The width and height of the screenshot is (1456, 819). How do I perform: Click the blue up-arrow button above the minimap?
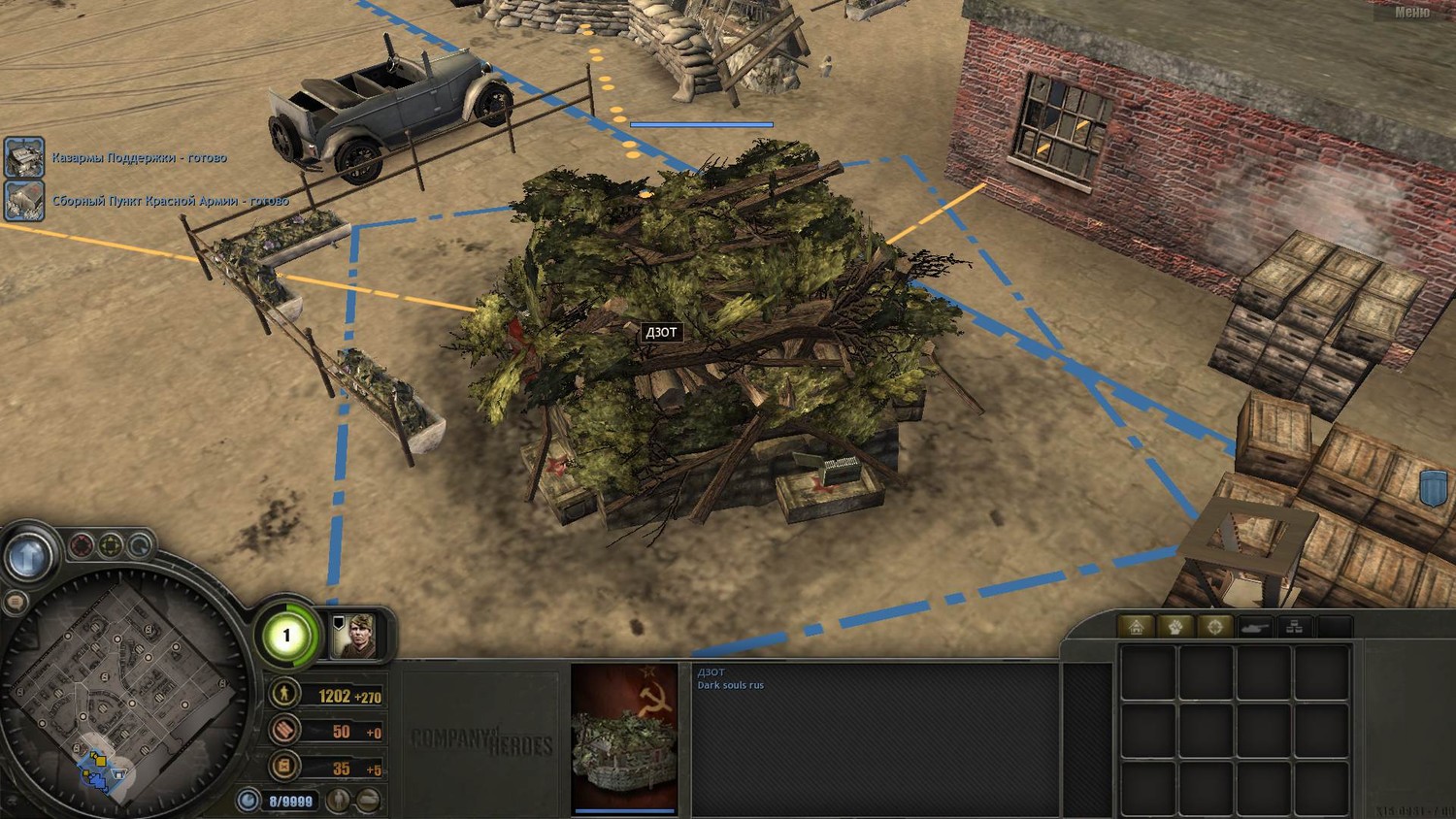pos(27,555)
